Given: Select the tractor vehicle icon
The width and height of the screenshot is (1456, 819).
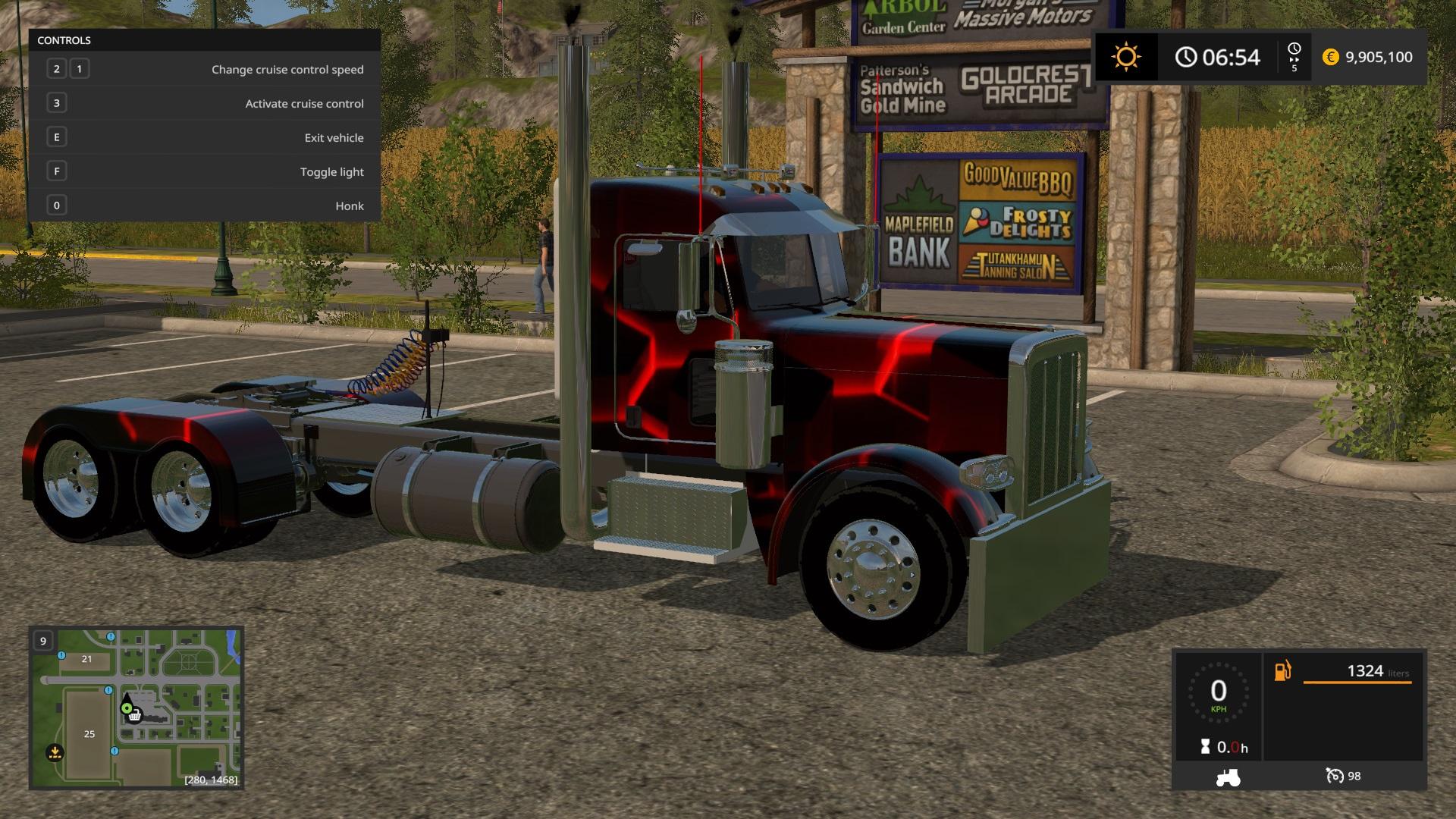Looking at the screenshot, I should pos(1228,777).
